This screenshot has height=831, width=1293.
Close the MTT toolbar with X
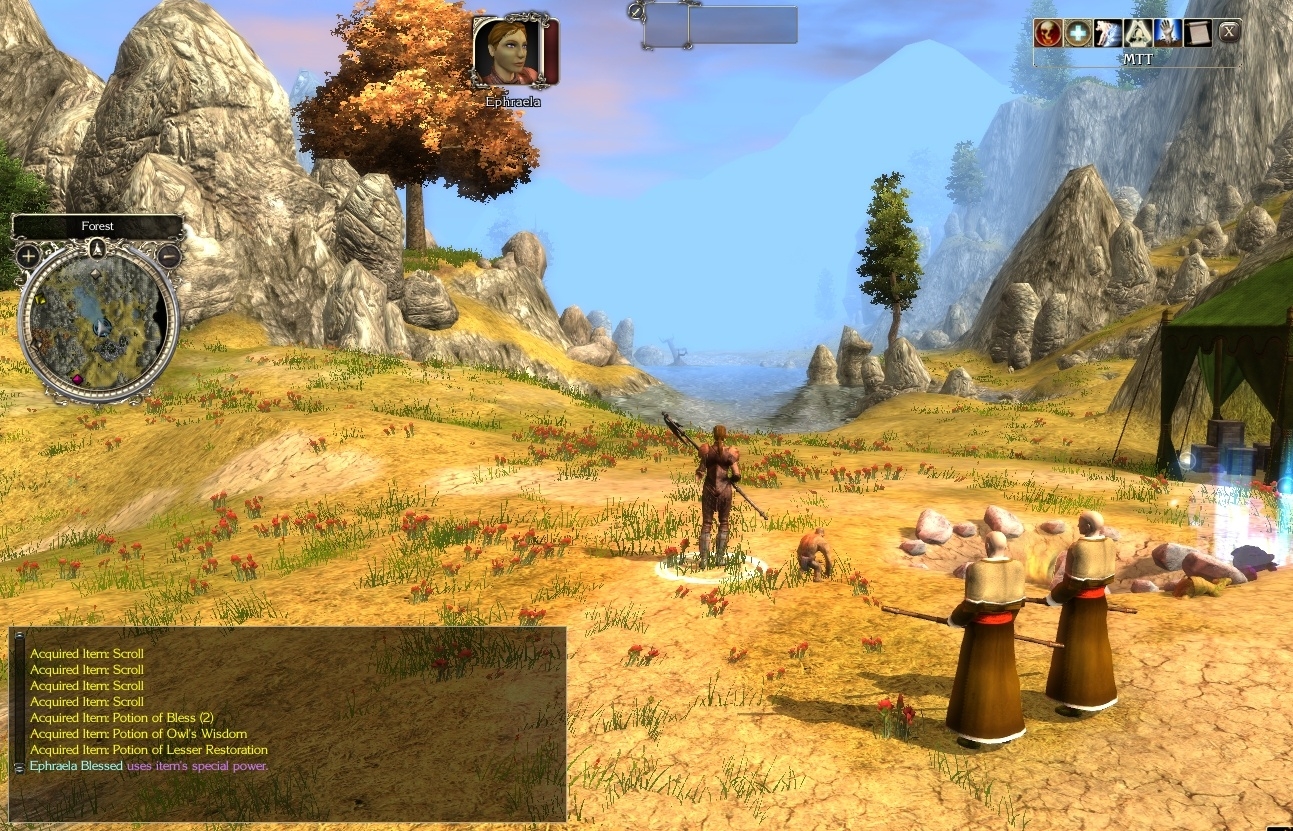1229,32
